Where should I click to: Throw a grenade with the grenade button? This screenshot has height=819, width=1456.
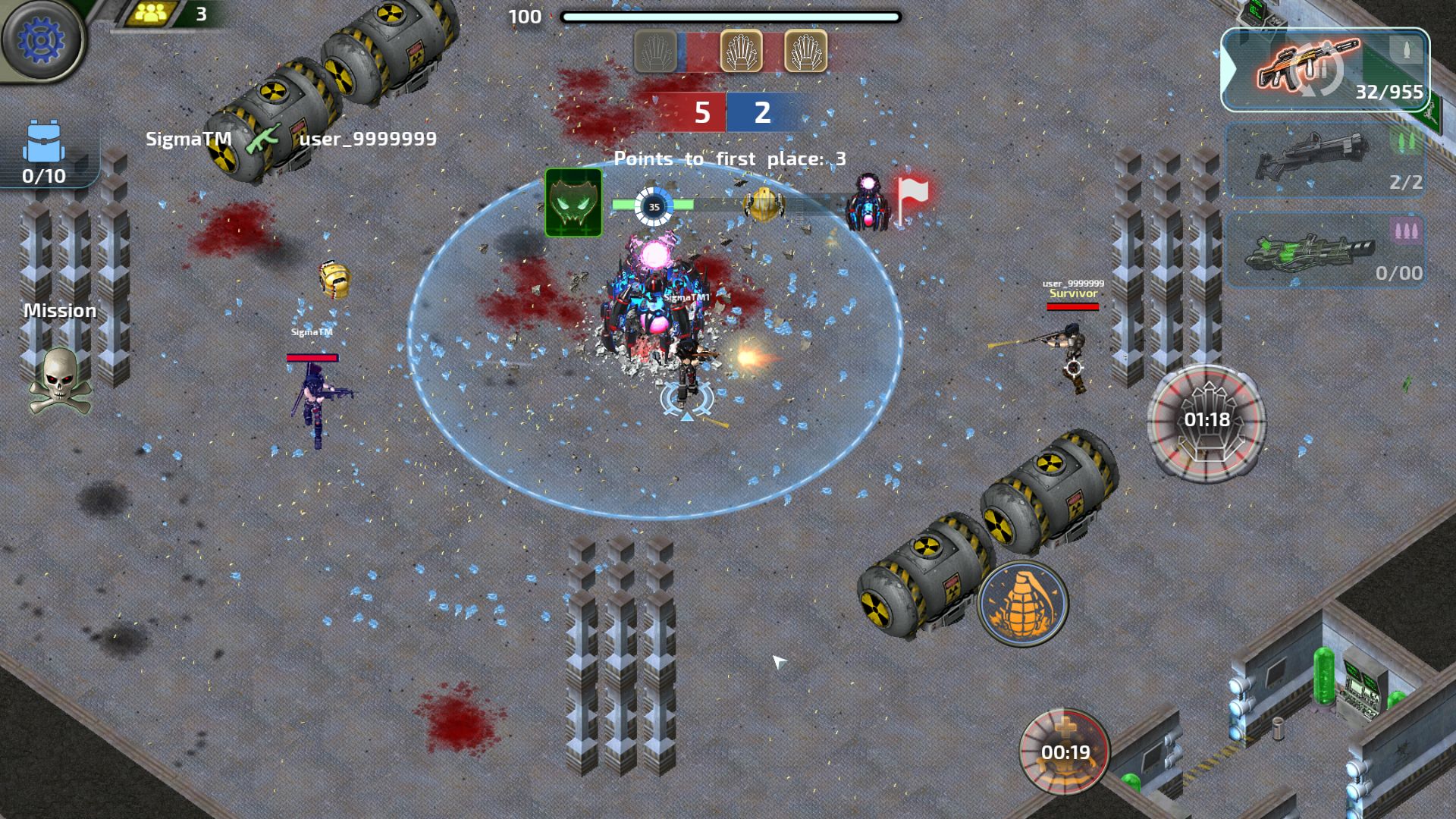[x=1022, y=604]
